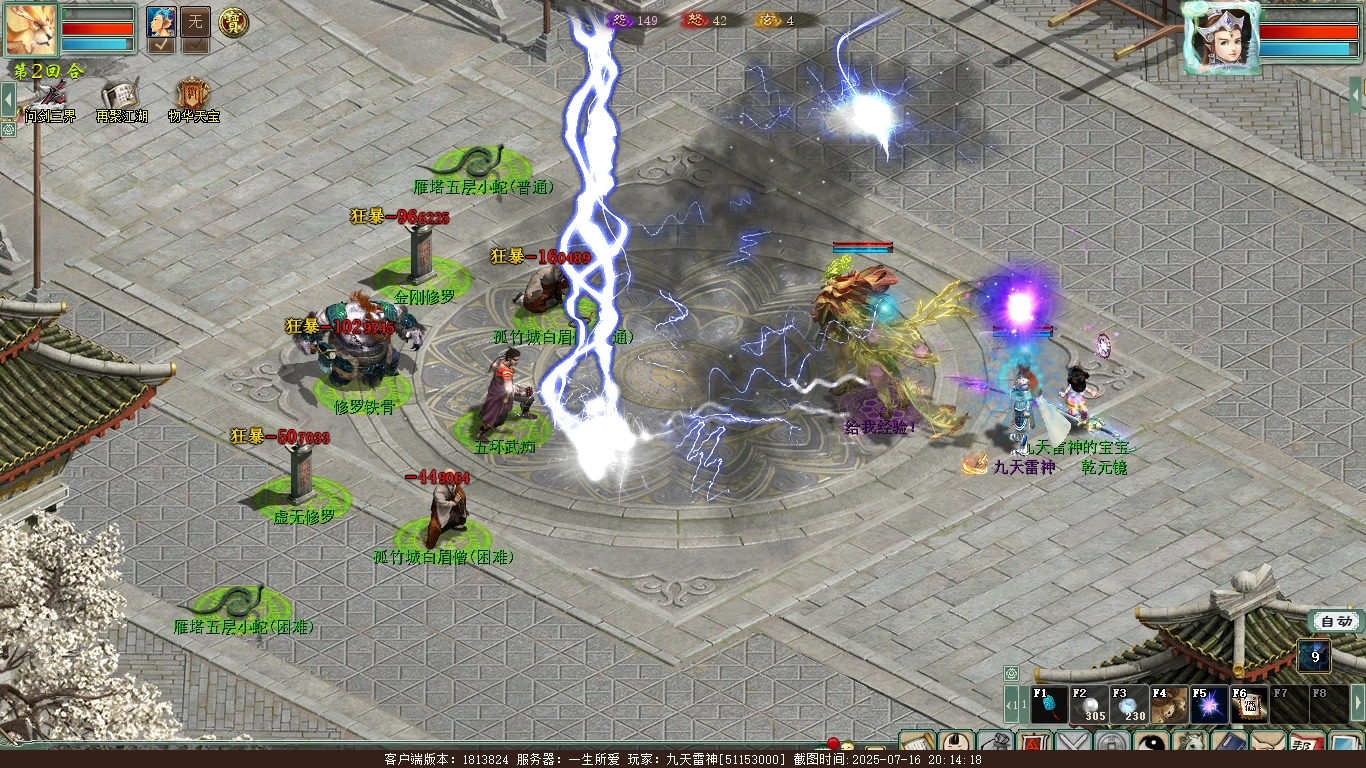The image size is (1366, 768).
Task: Click the player character portrait
Action: pyautogui.click(x=1219, y=37)
